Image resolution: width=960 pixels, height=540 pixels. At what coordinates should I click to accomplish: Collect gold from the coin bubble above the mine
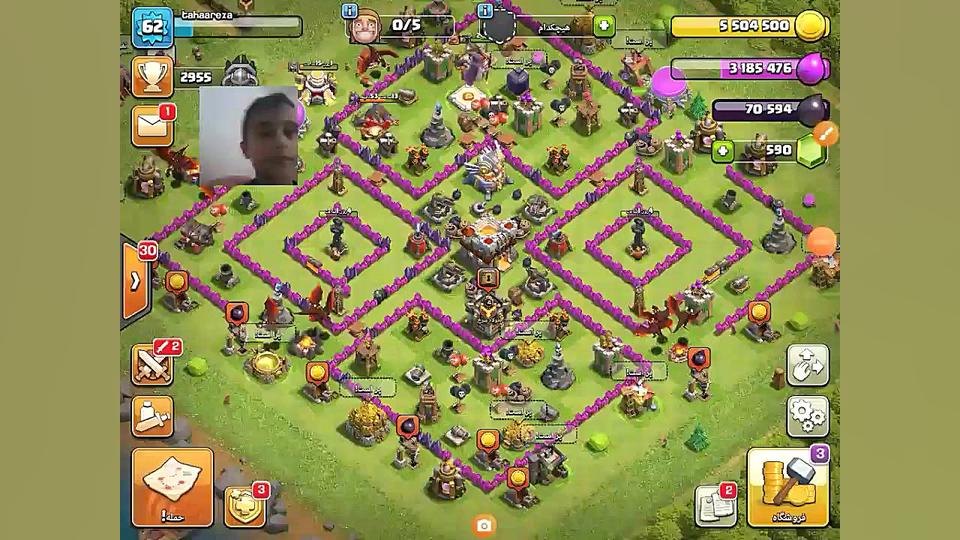pyautogui.click(x=317, y=373)
